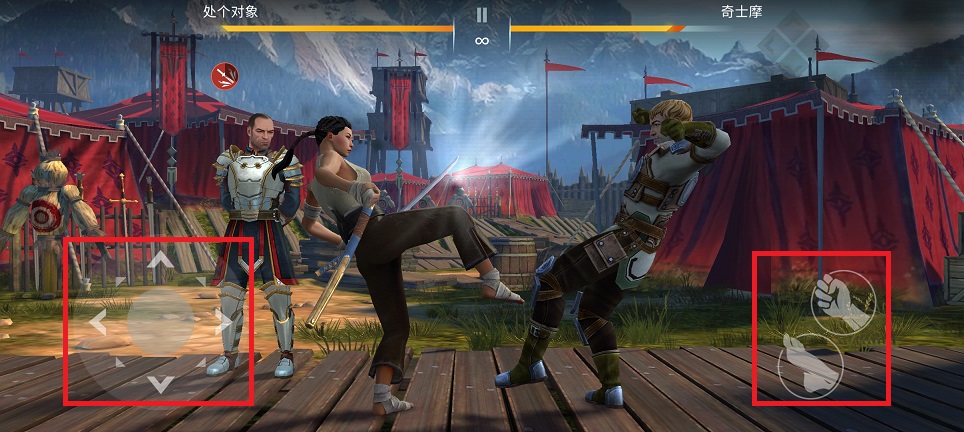The height and width of the screenshot is (432, 964).
Task: Click the red weapon status icon
Action: [223, 74]
